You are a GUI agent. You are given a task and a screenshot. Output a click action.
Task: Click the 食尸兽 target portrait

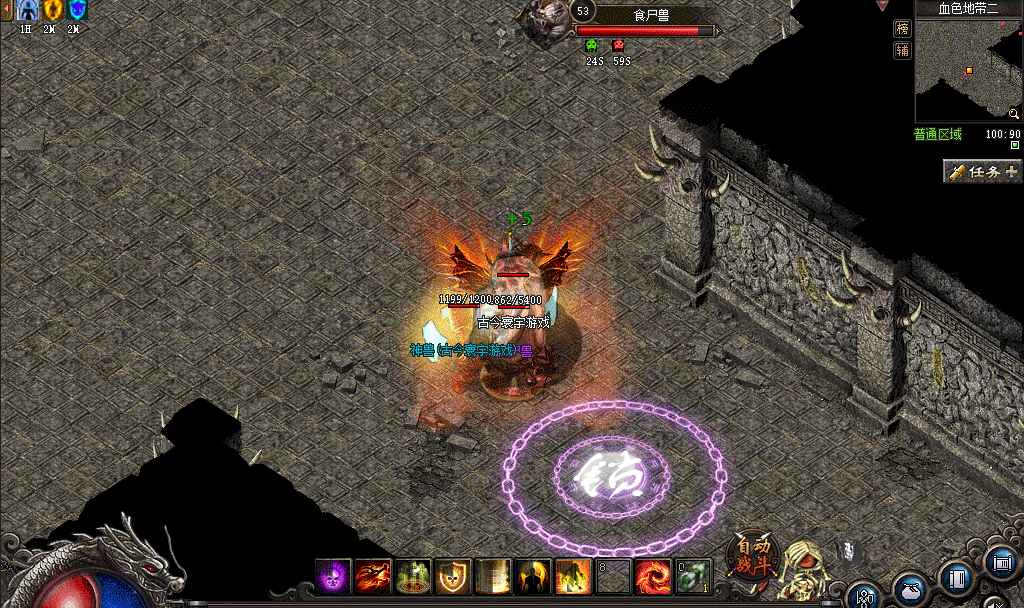[x=544, y=20]
